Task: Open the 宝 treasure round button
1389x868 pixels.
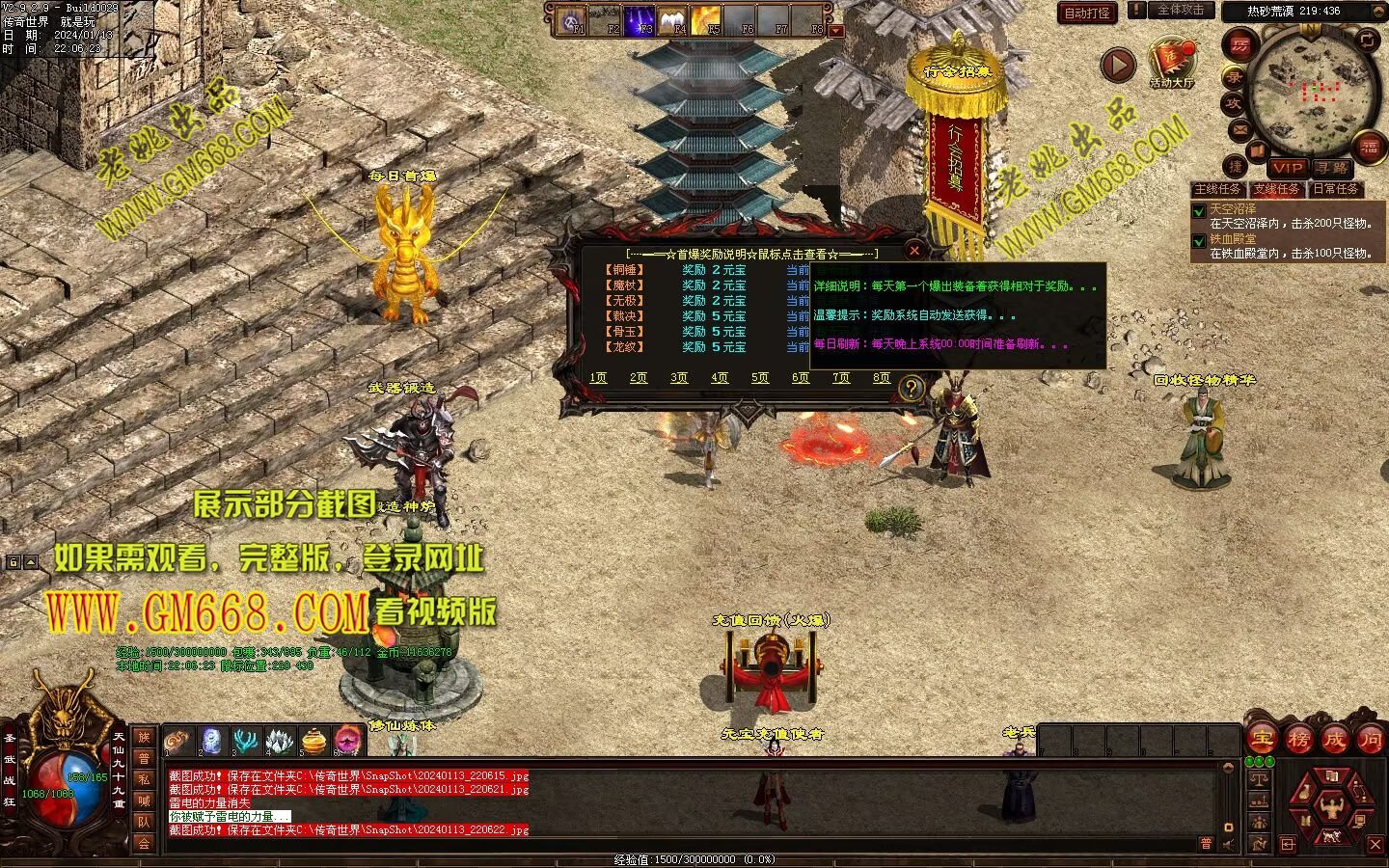Action: (x=1262, y=739)
